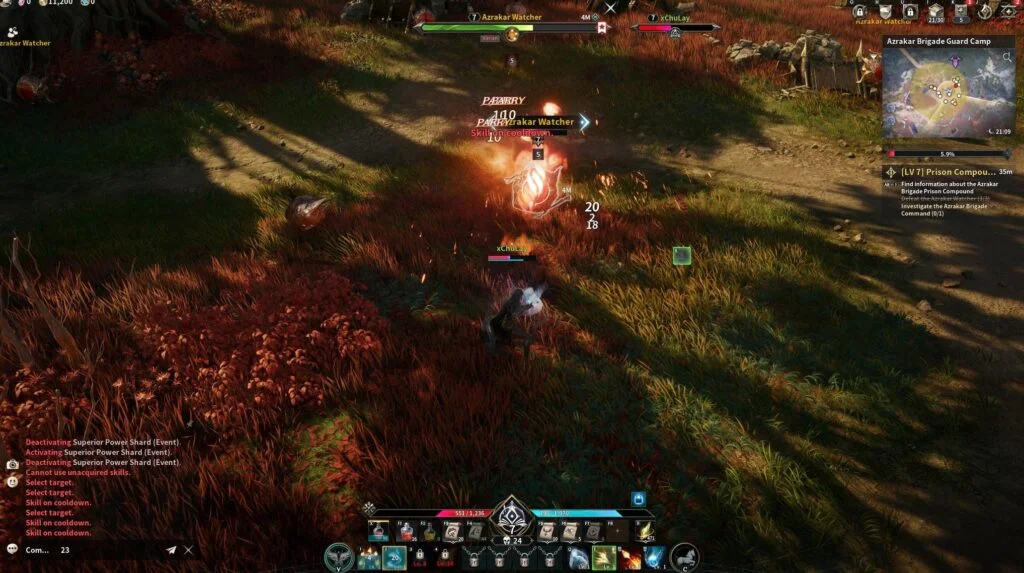Click the camera screenshot icon beside chat

pos(12,464)
